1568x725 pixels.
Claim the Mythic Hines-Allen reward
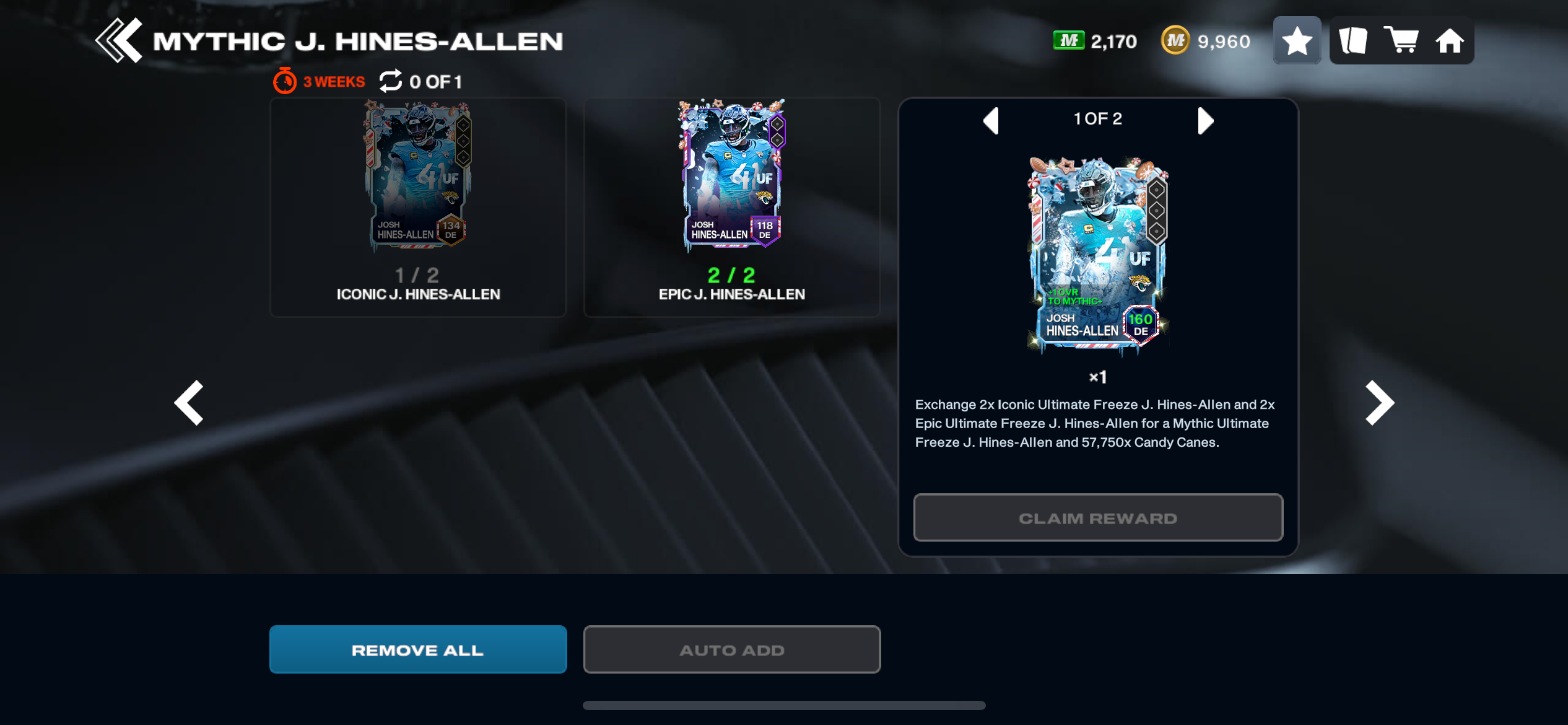1097,518
